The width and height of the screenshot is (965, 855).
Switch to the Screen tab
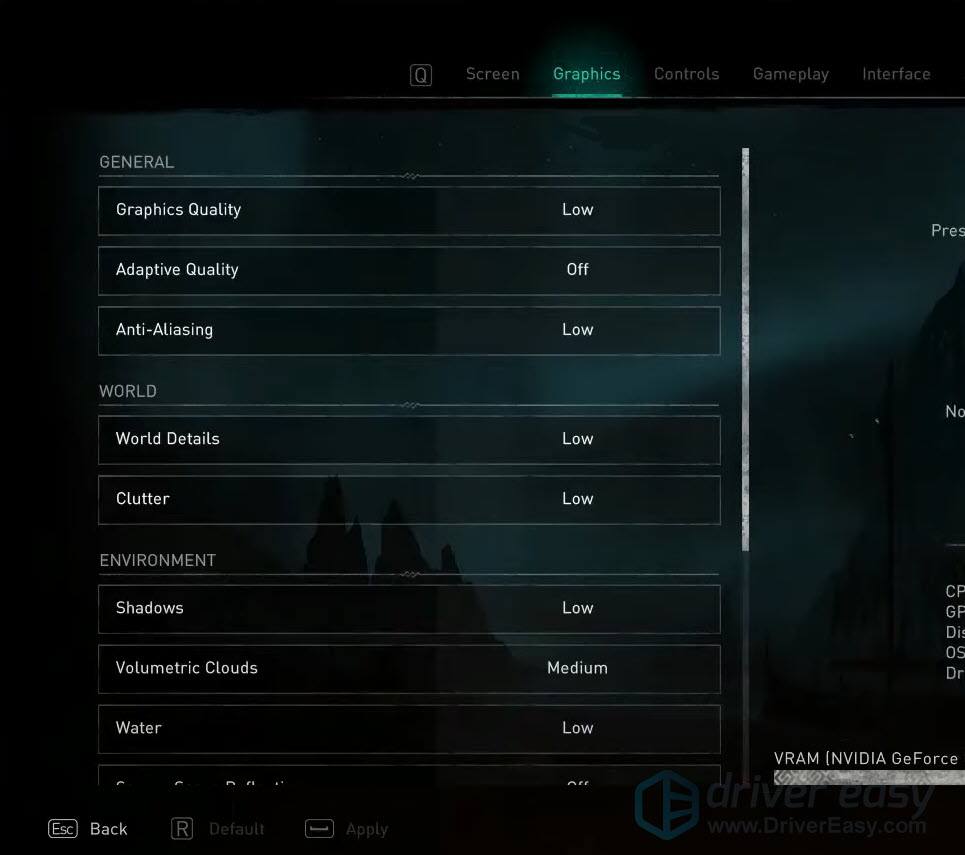pyautogui.click(x=492, y=74)
